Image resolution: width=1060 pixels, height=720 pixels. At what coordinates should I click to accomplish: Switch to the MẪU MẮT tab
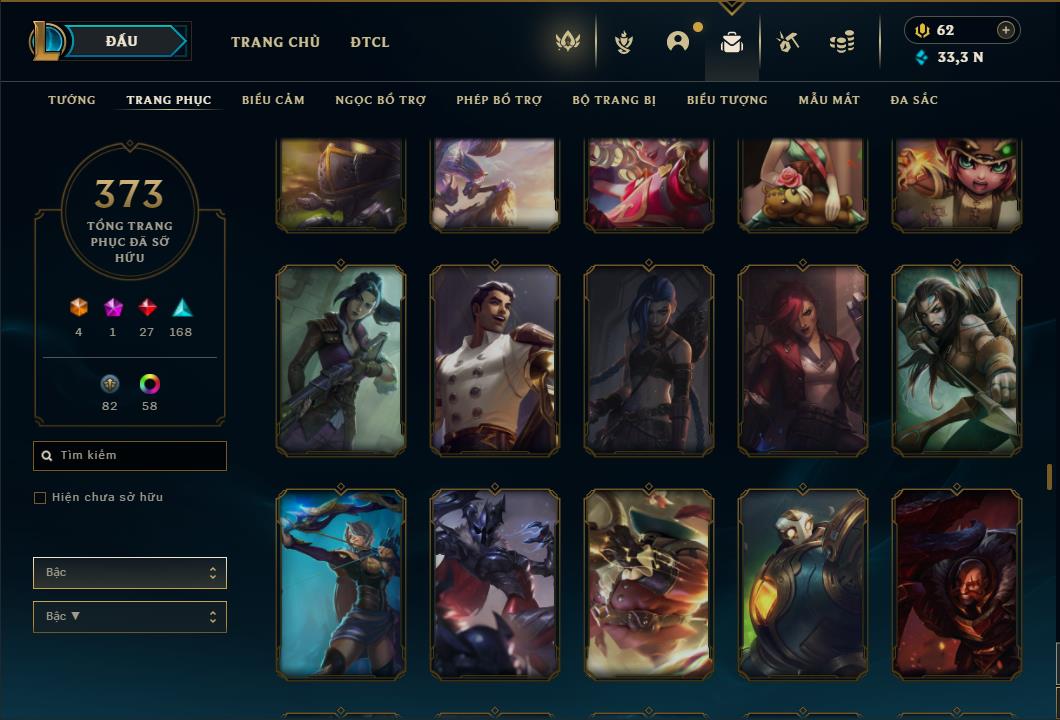(829, 100)
